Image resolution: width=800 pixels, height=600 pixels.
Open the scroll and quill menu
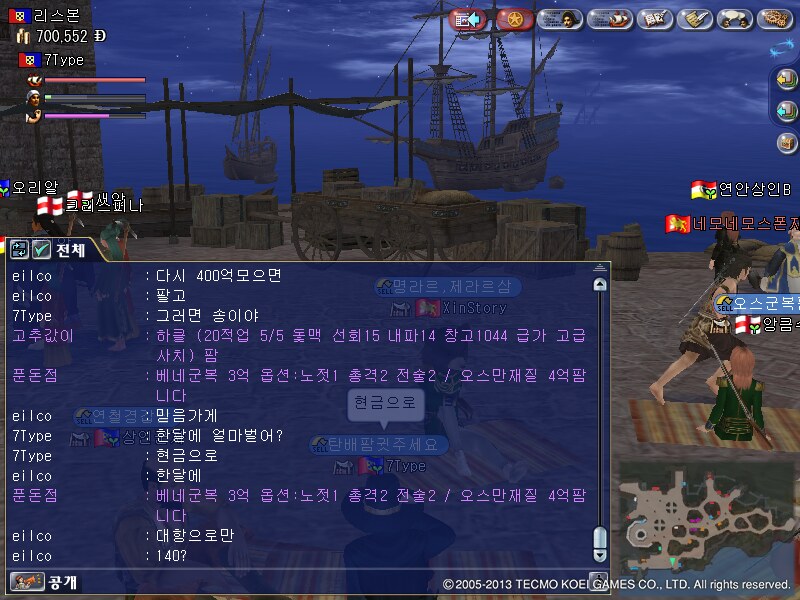click(x=695, y=19)
